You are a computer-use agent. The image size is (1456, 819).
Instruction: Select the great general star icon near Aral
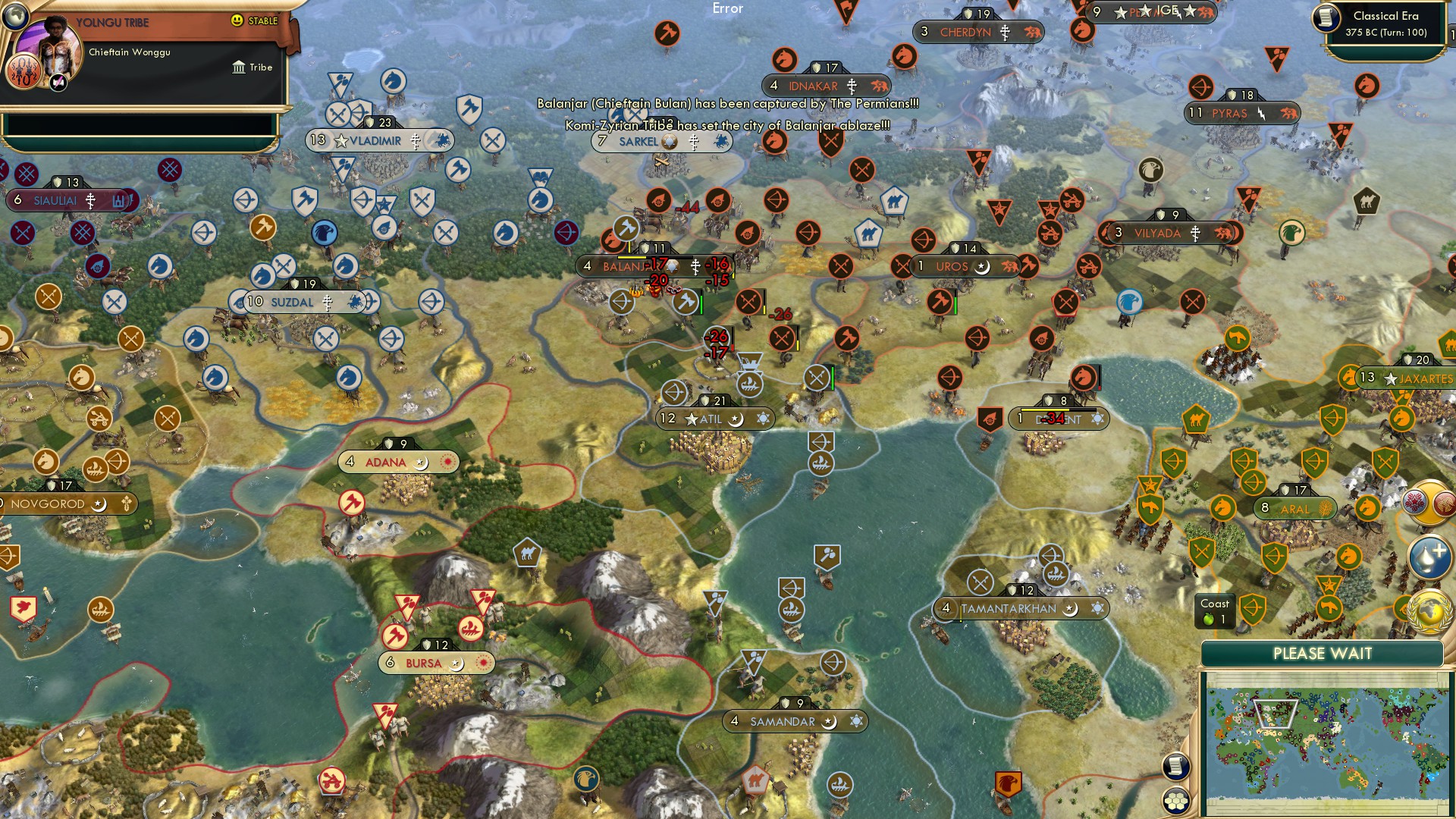pos(1150,485)
